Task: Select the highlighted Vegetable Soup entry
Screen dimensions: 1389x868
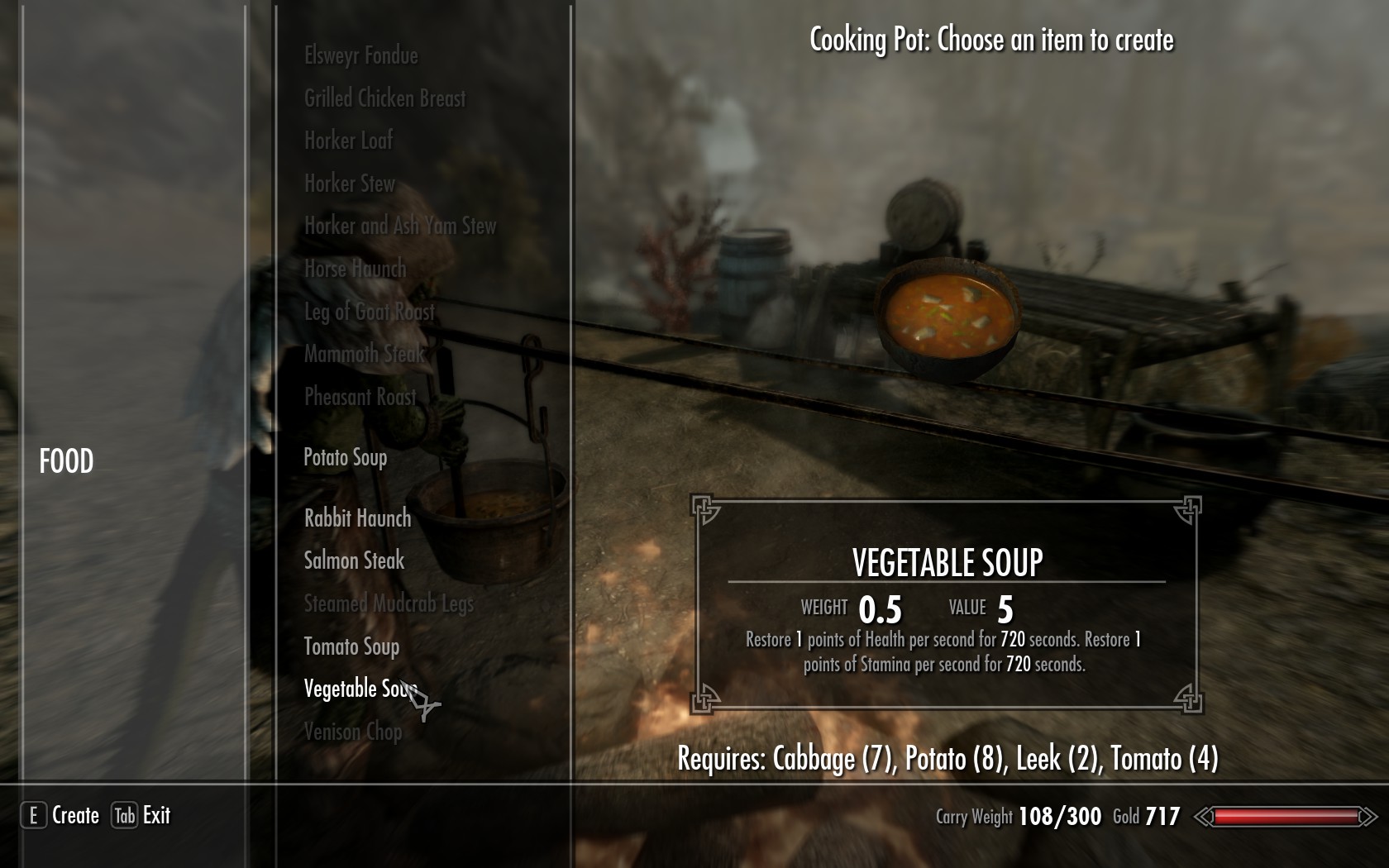Action: 359,689
